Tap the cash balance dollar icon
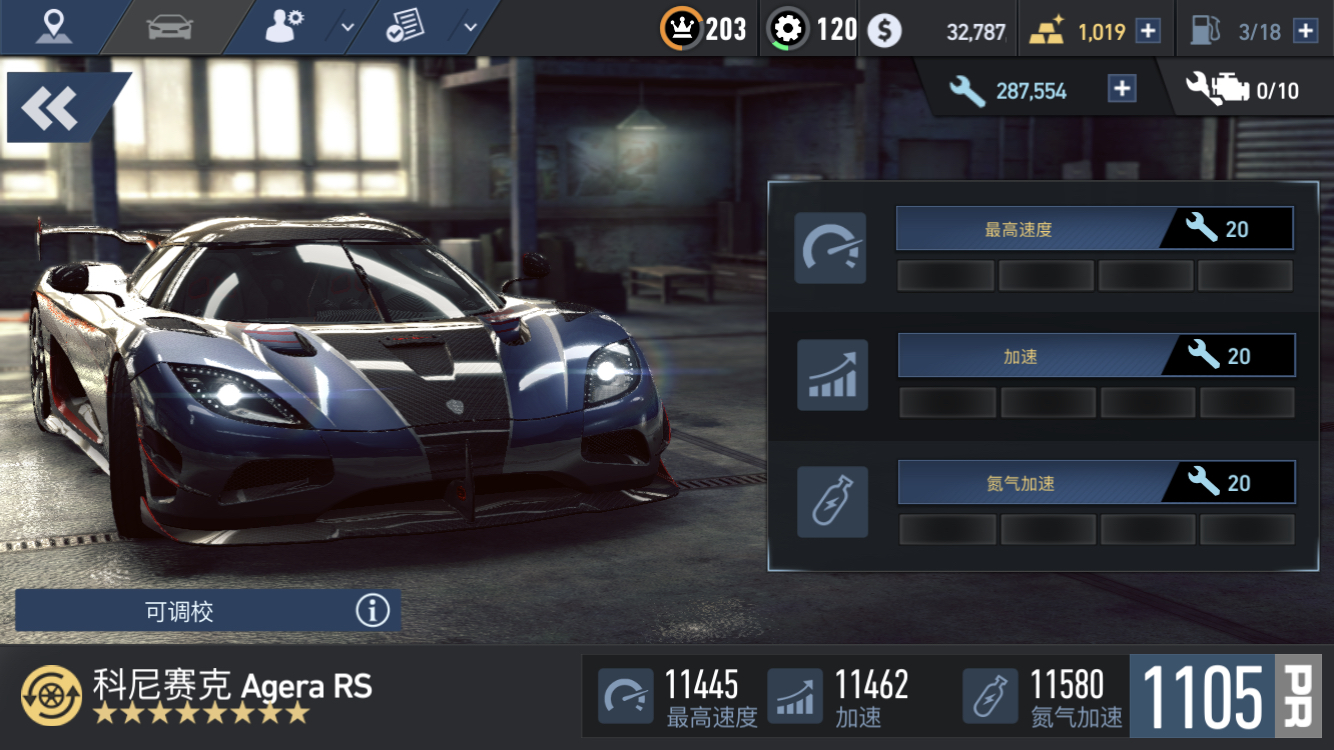The image size is (1334, 750). [x=884, y=31]
